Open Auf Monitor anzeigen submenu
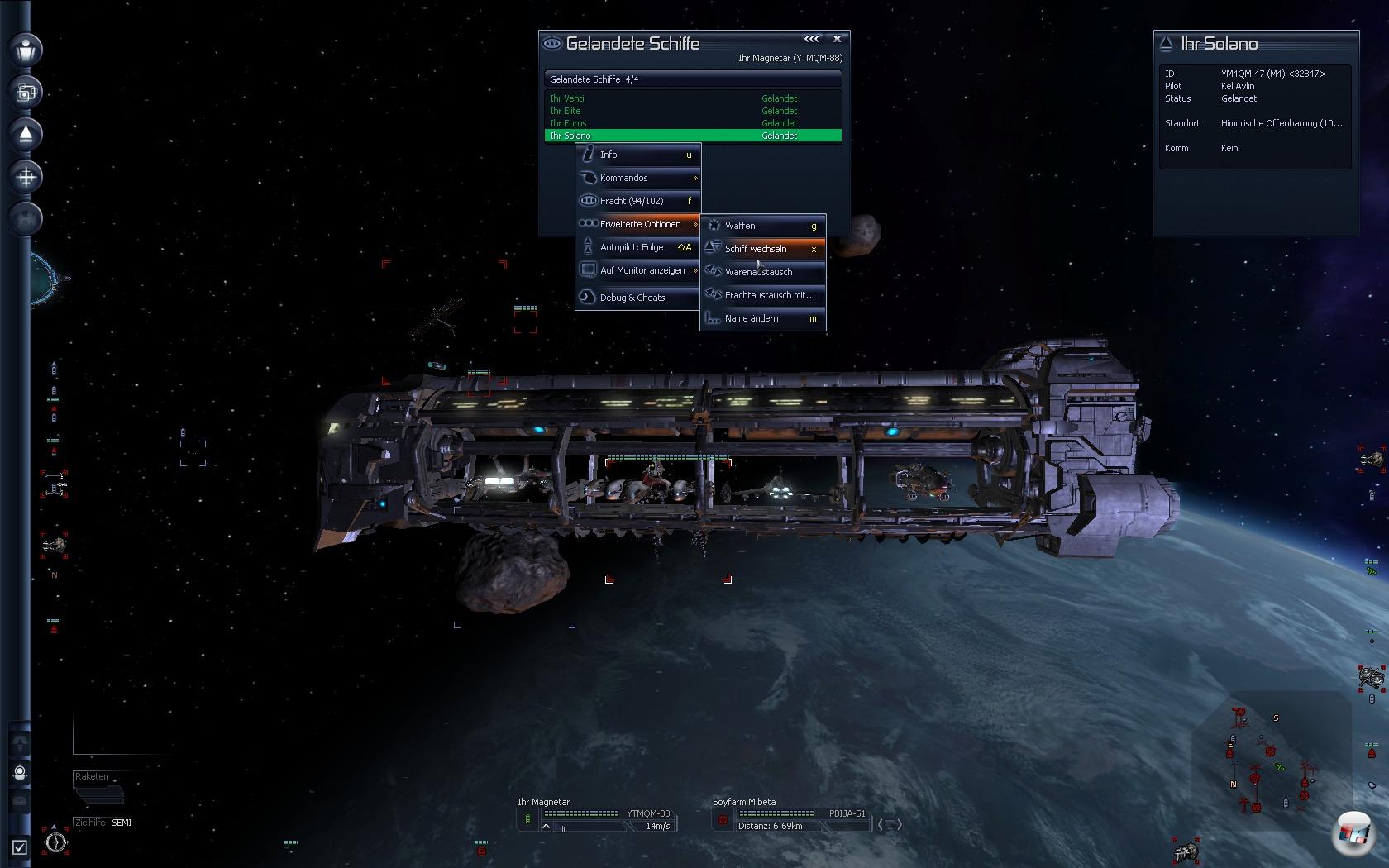 (638, 270)
